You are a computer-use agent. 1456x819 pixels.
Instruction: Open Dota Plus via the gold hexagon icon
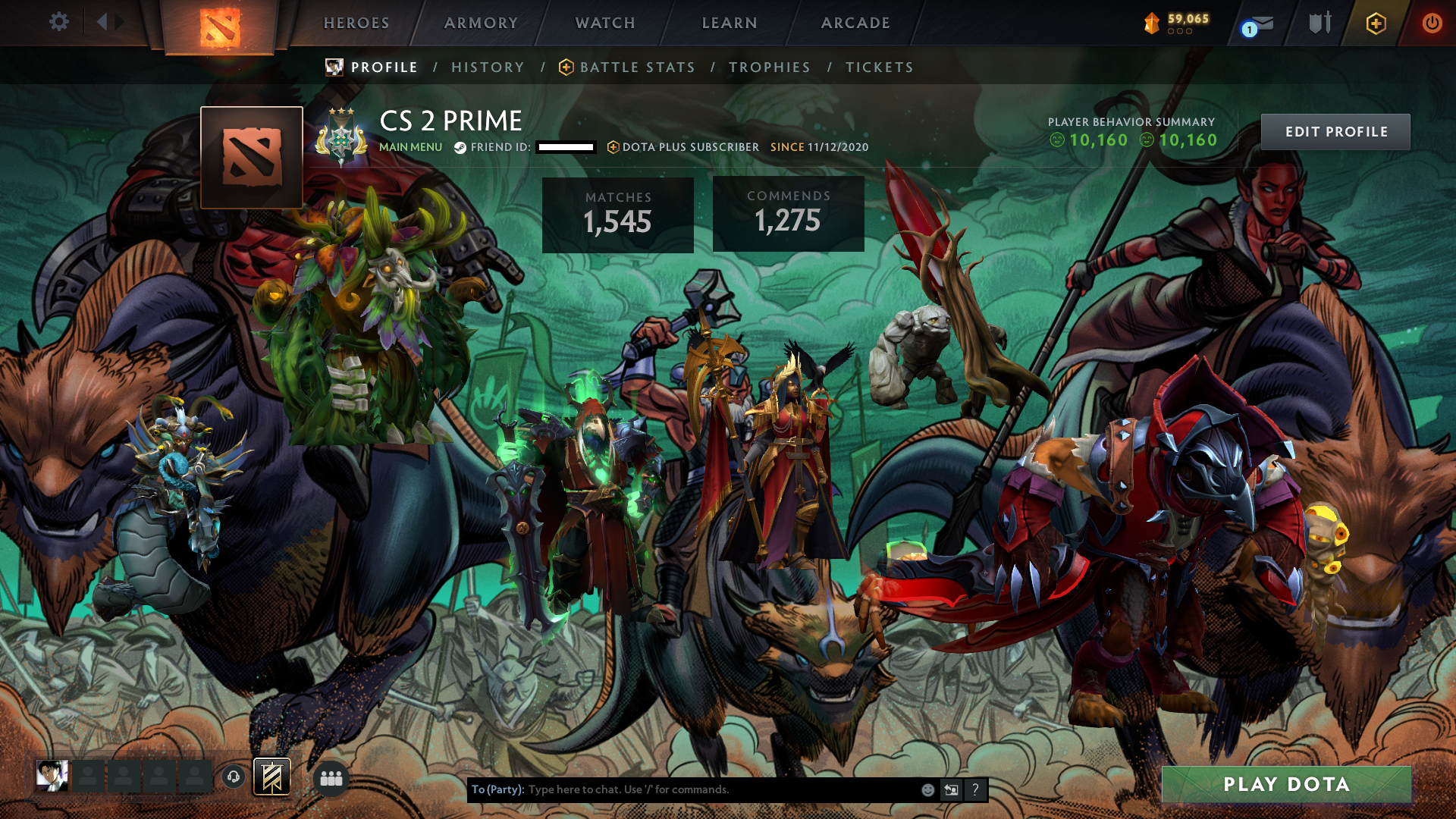(1378, 24)
